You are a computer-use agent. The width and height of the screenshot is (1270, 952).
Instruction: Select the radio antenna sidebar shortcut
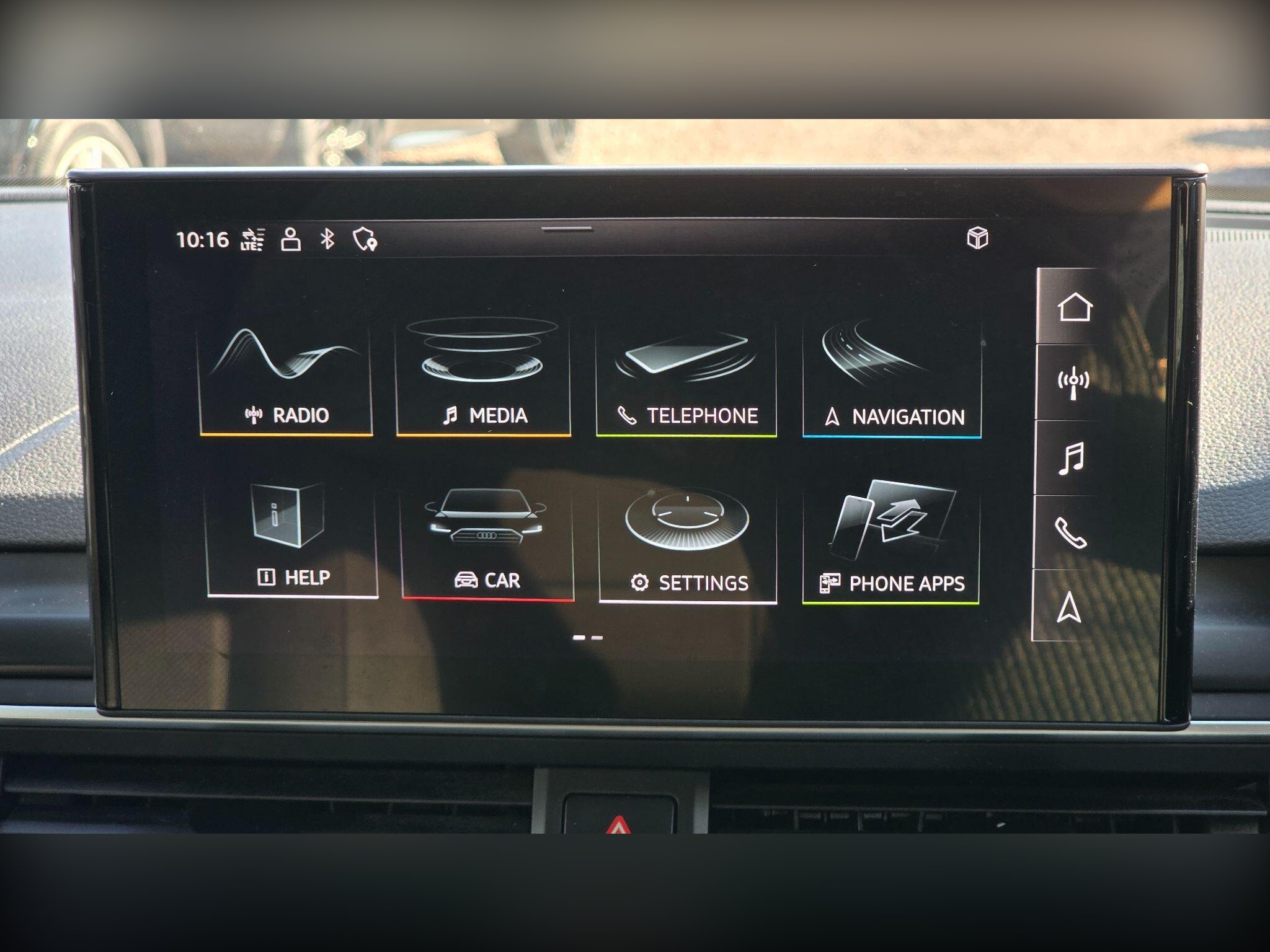1073,382
